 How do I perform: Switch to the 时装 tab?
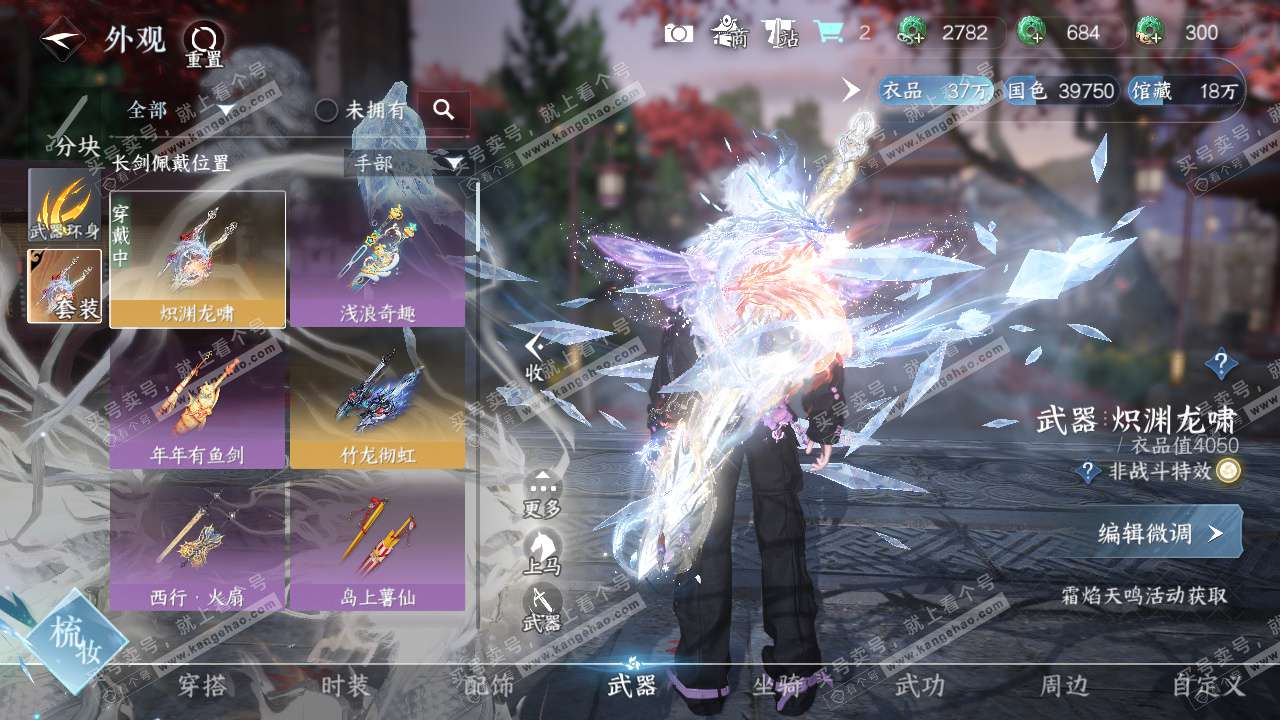point(345,686)
